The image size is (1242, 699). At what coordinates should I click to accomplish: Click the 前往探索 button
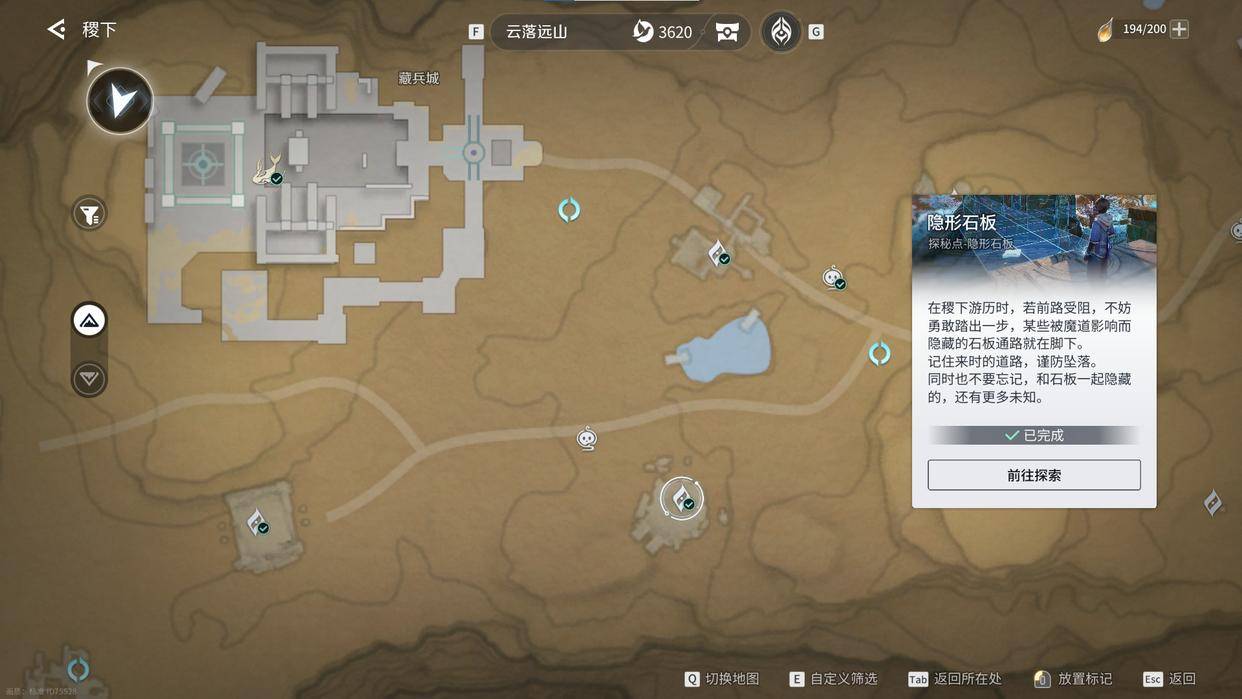pos(1034,475)
